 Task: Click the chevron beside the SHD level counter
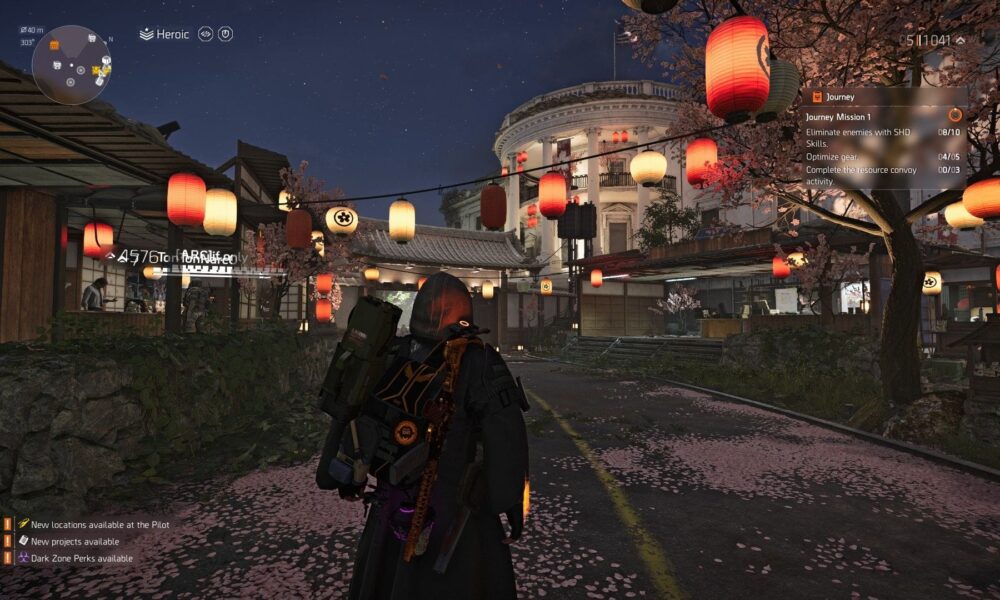click(x=960, y=41)
